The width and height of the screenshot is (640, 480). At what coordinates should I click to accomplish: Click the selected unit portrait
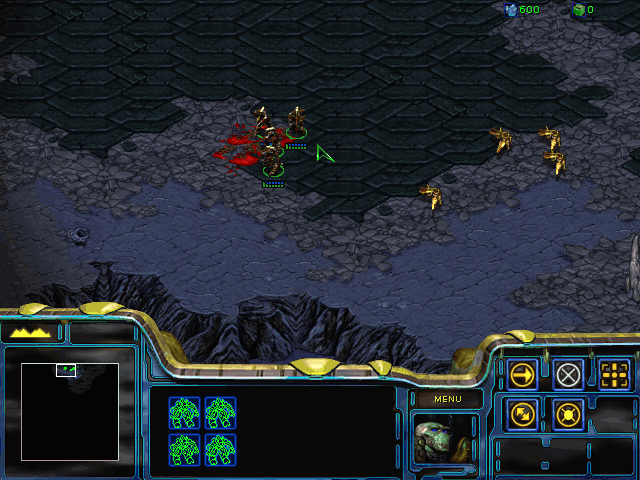pos(447,439)
